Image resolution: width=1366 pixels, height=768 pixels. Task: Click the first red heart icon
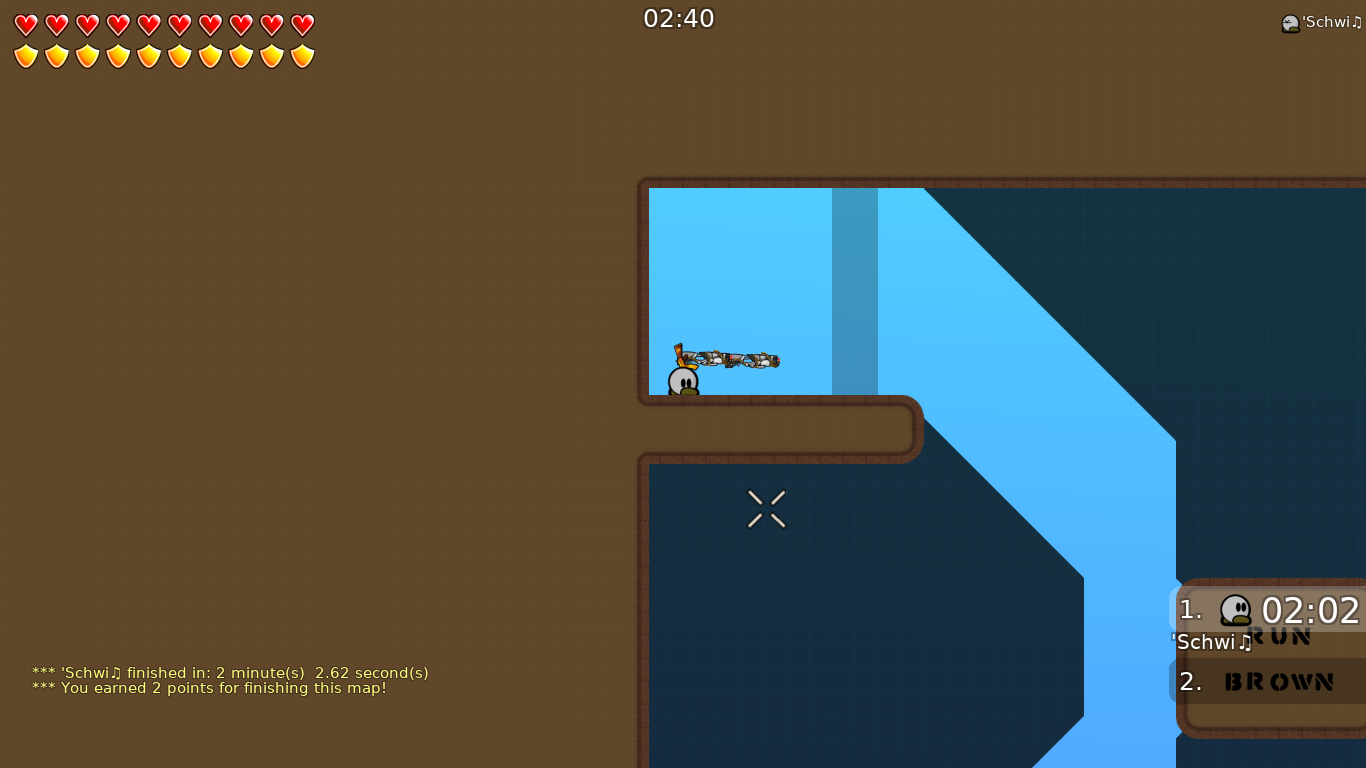(26, 24)
